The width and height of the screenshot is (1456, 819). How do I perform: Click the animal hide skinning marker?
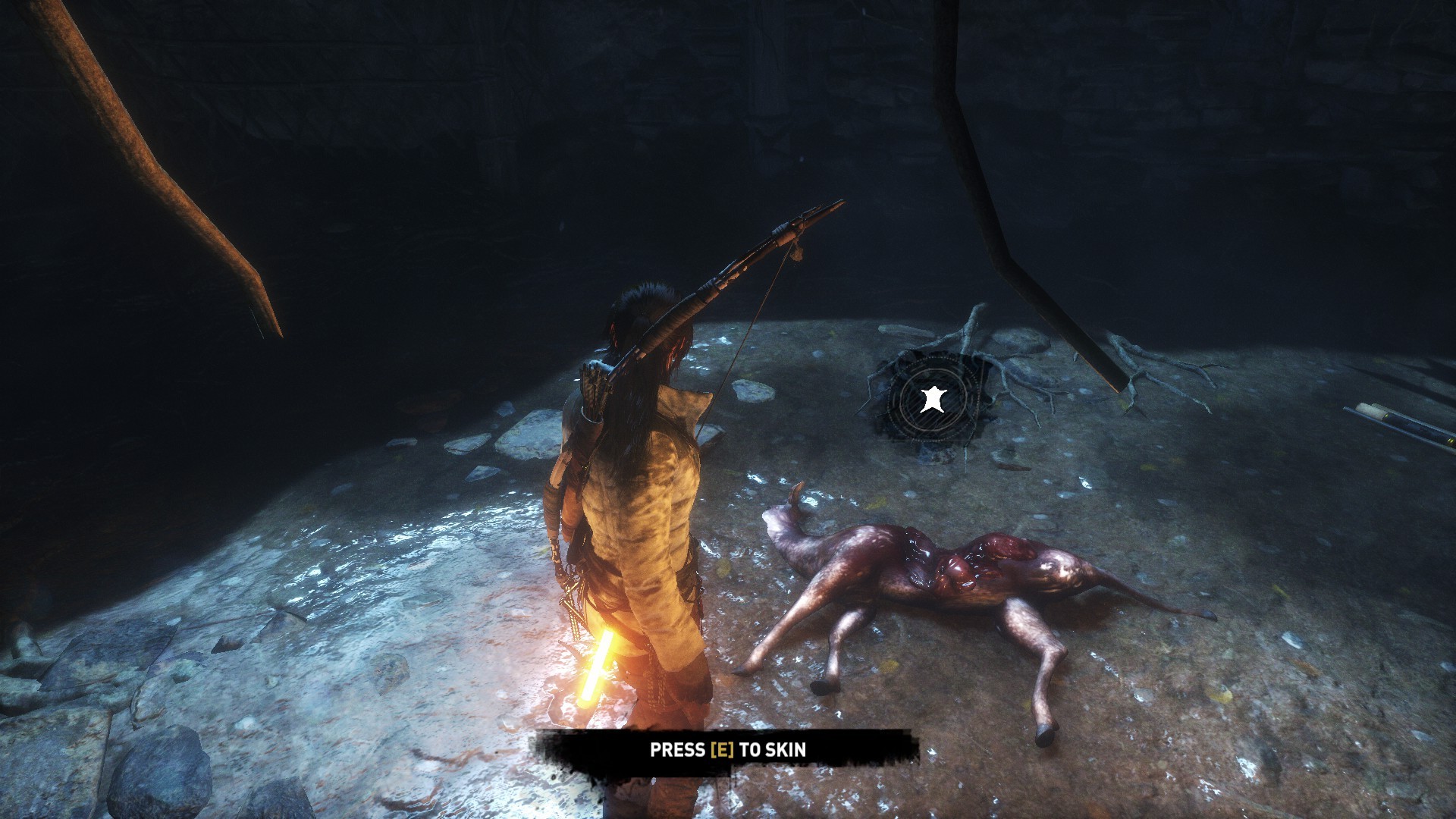(931, 399)
